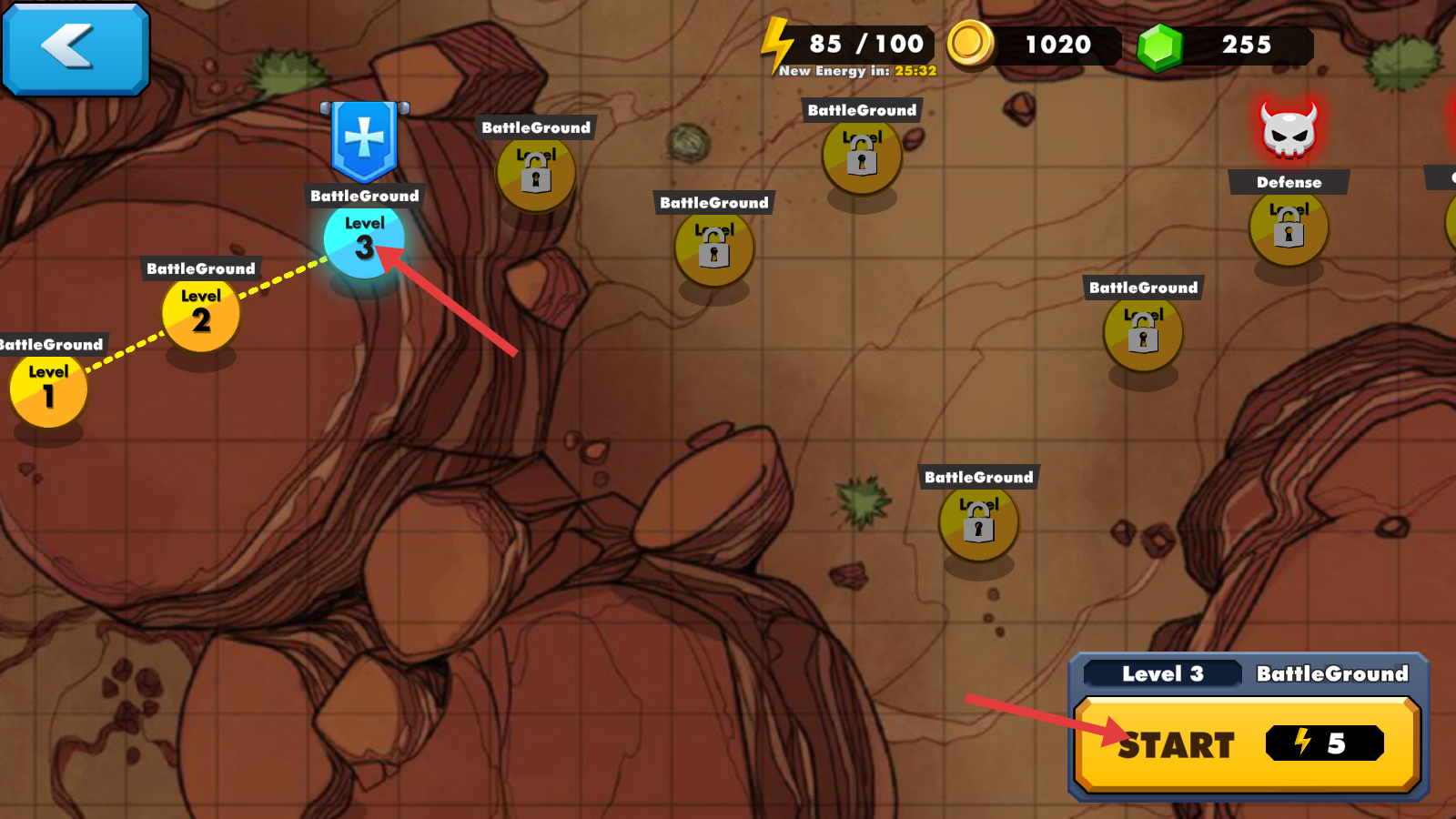The height and width of the screenshot is (819, 1456).
Task: Select the locked Defense level node
Action: point(1289,227)
